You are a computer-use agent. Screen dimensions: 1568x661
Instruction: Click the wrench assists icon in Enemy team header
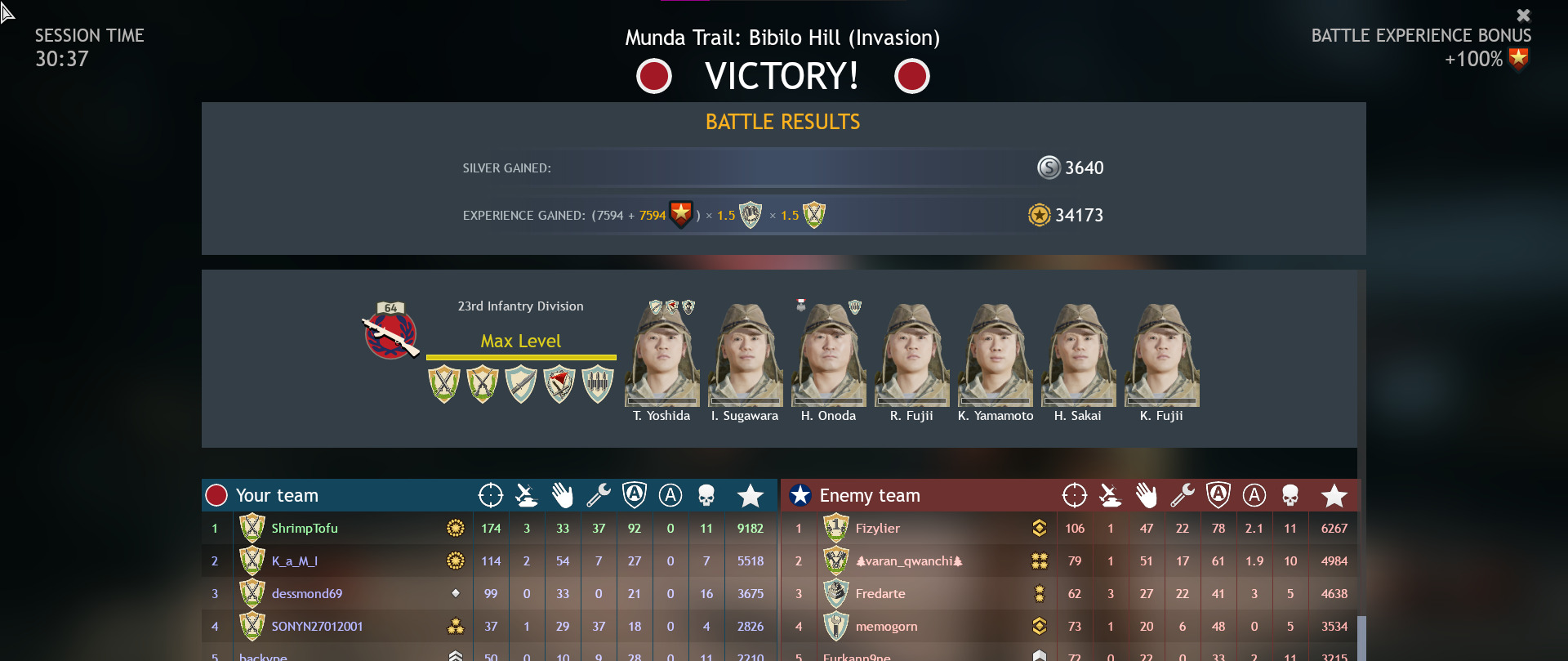click(x=1183, y=494)
